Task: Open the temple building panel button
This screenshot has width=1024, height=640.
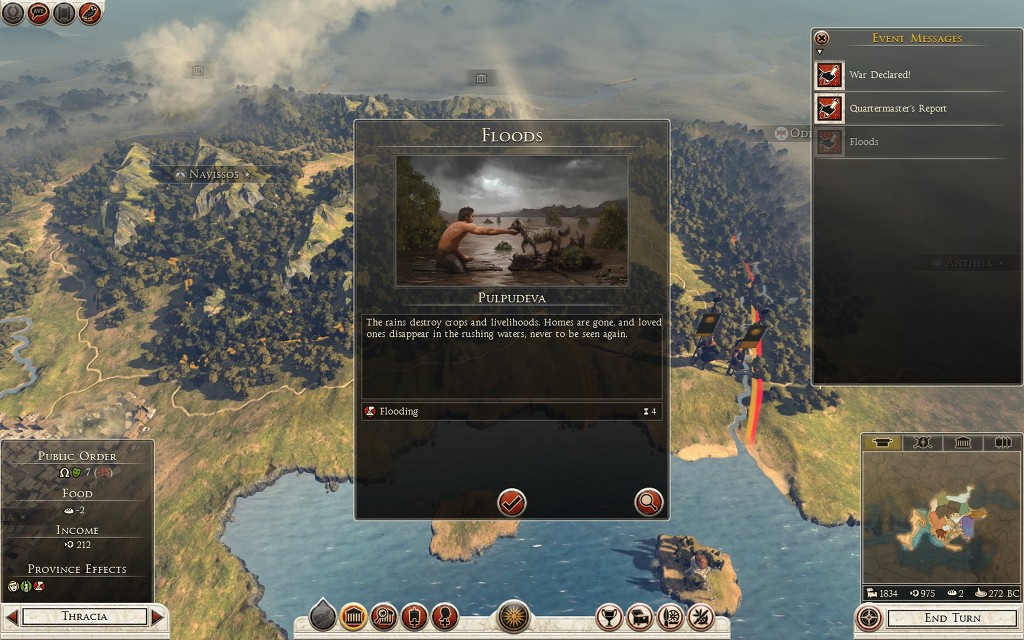Action: coord(352,617)
